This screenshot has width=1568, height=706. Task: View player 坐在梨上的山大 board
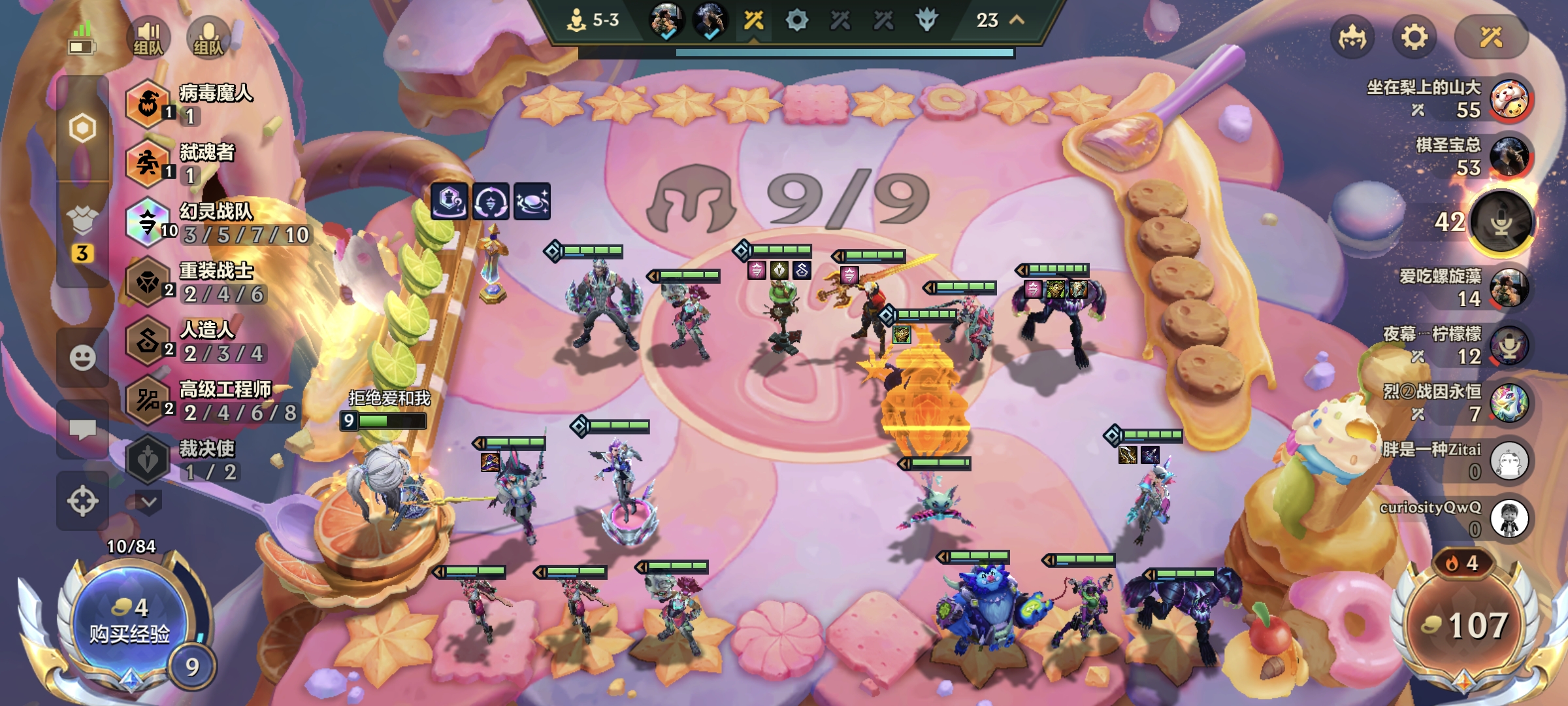[x=1511, y=99]
